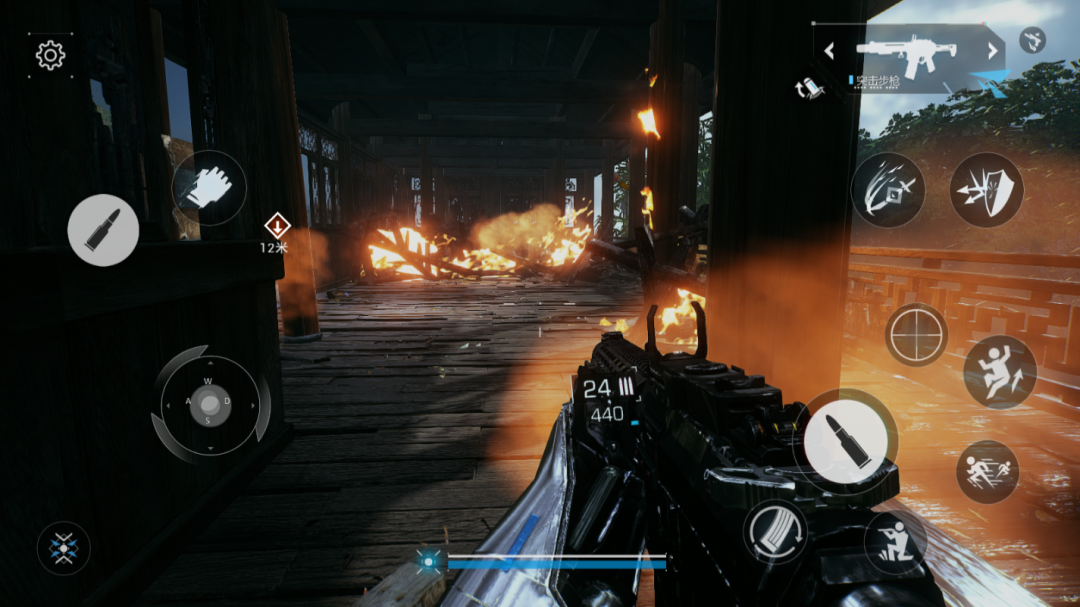Switch to the previous weapon with left arrow

(x=829, y=51)
